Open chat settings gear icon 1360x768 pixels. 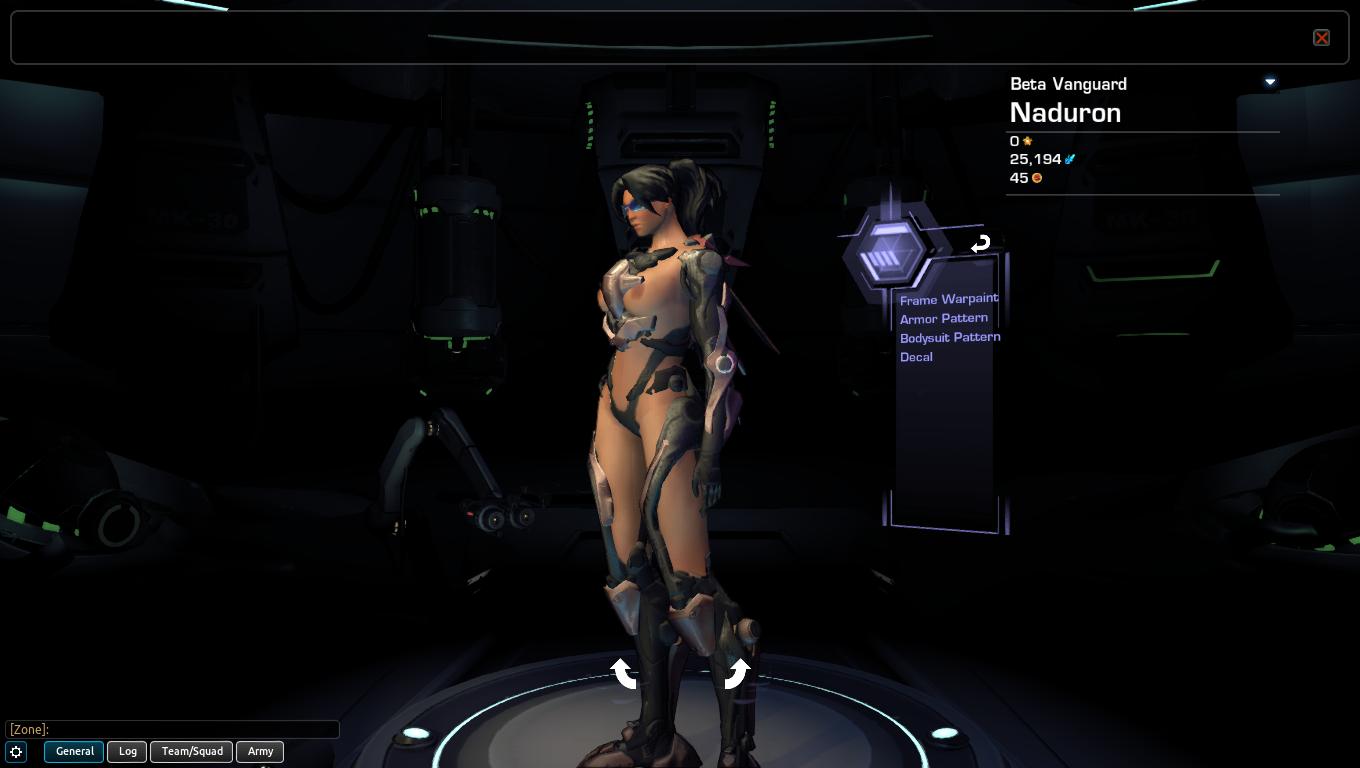pyautogui.click(x=17, y=751)
